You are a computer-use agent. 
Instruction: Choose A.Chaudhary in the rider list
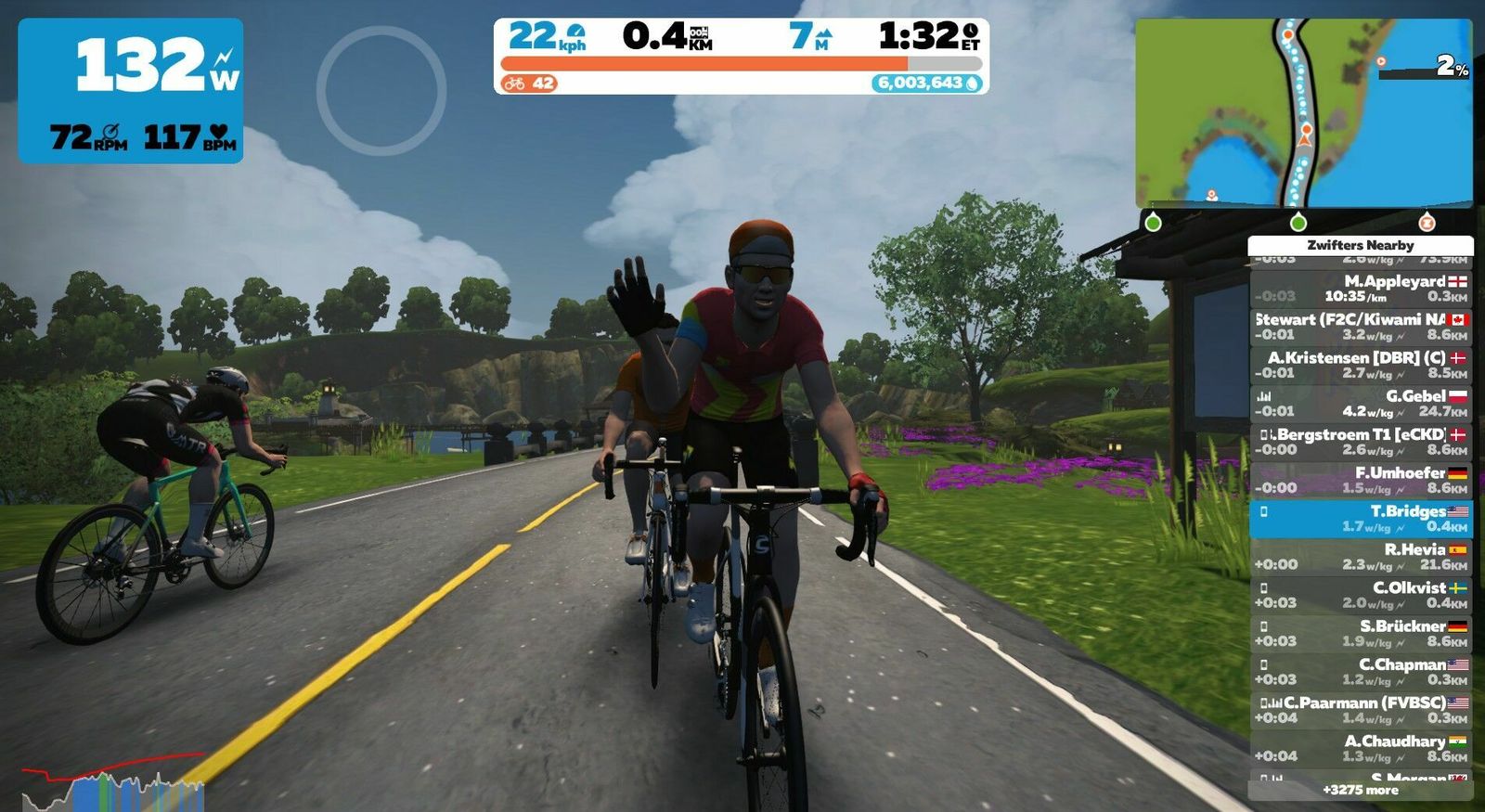[1360, 748]
